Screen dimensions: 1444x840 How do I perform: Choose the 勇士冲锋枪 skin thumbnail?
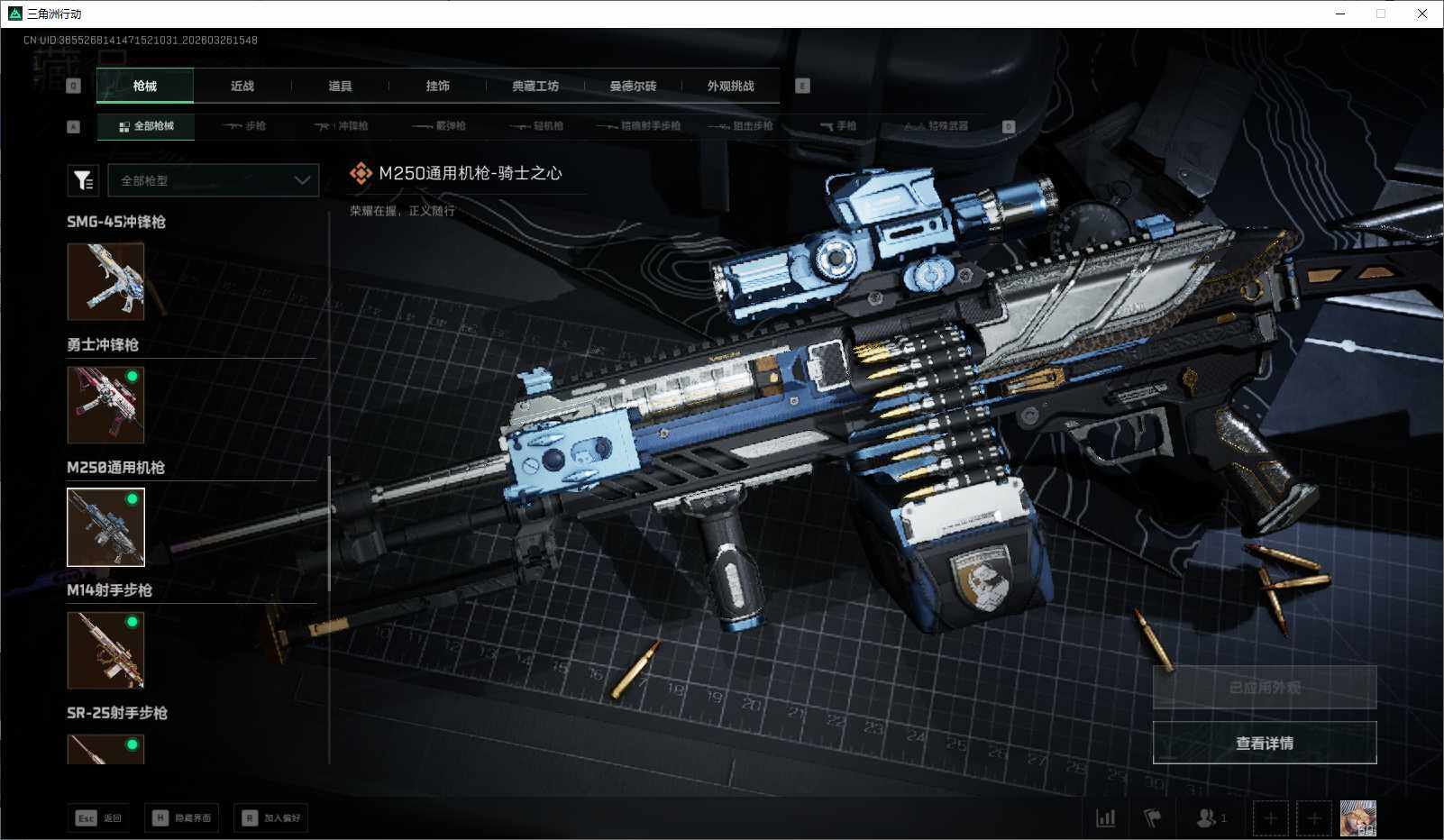pos(105,404)
